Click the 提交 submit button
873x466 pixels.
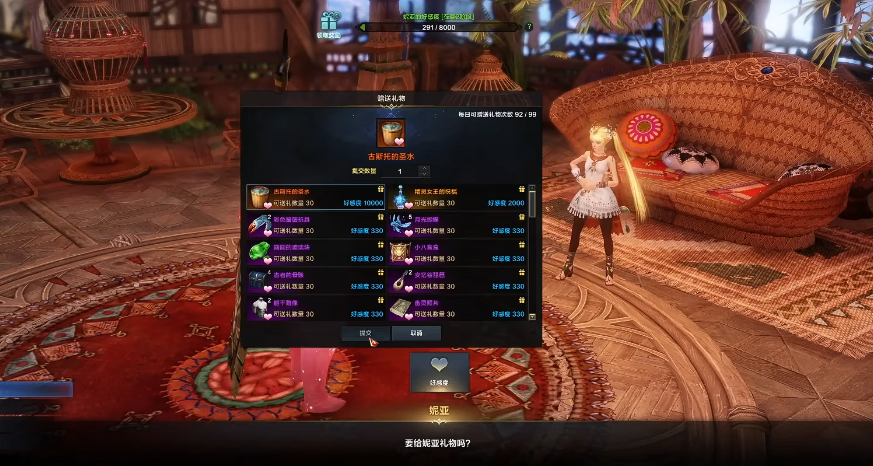365,333
